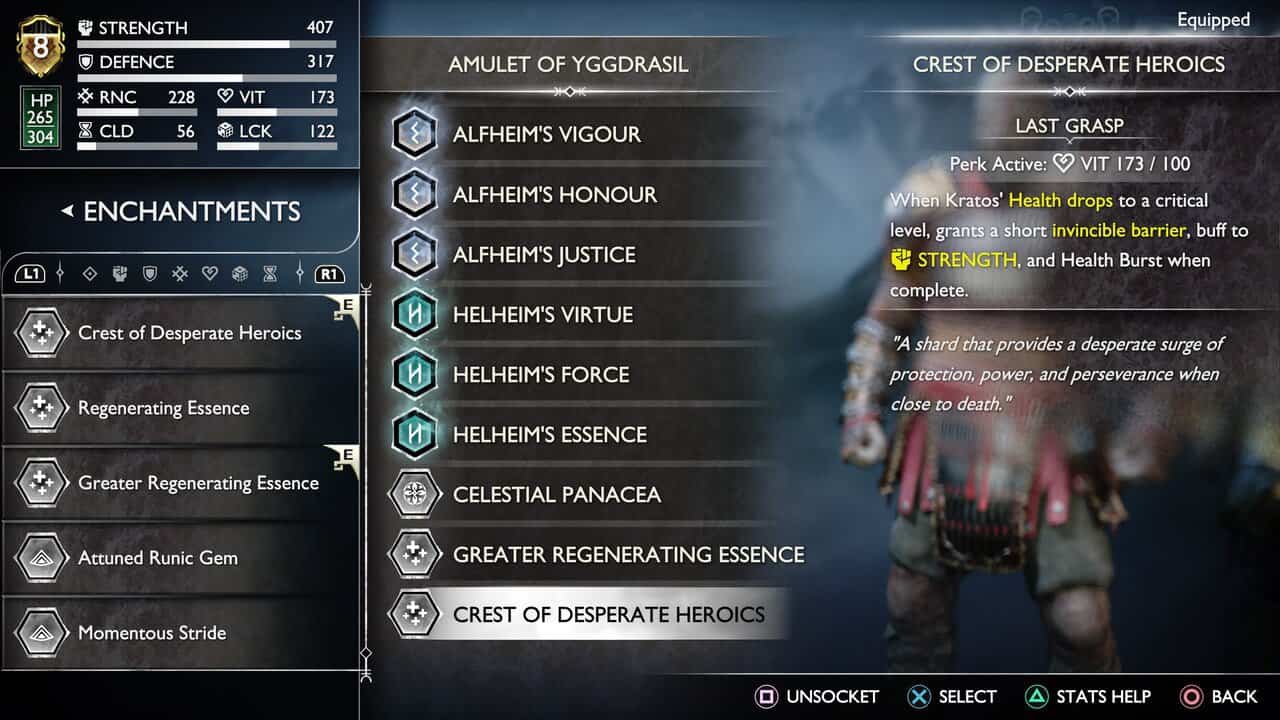Choose Greater Regenerating Essence in enchantments list
The image size is (1280, 720).
point(198,483)
